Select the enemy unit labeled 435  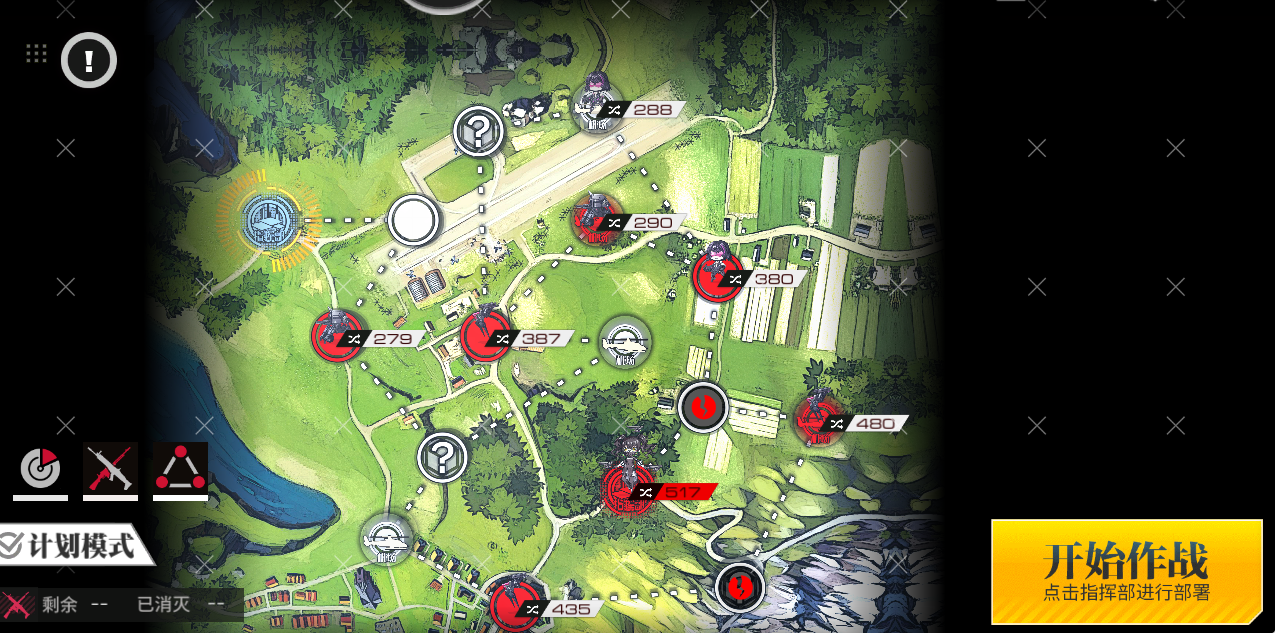(x=516, y=604)
